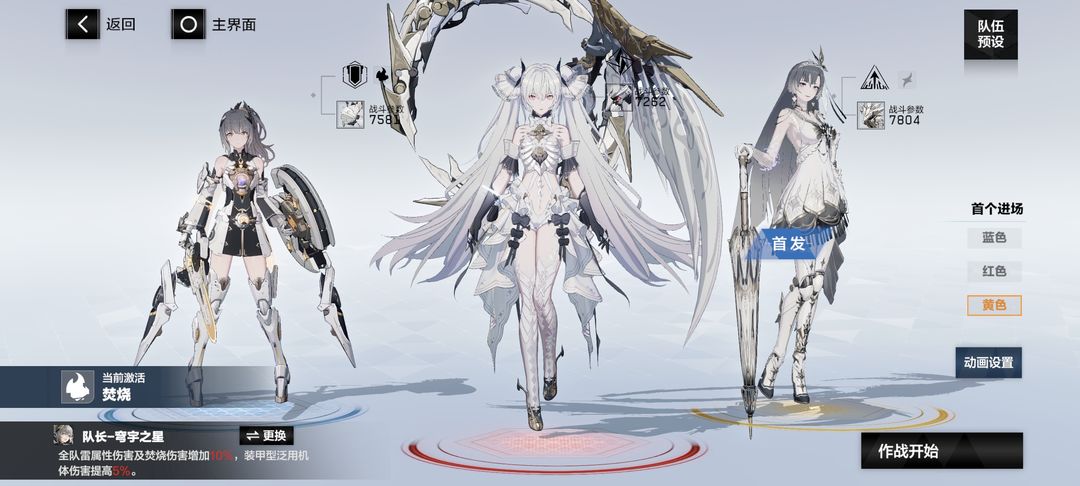The width and height of the screenshot is (1080, 486).
Task: View the 7804 battle power character portrait
Action: 871,114
